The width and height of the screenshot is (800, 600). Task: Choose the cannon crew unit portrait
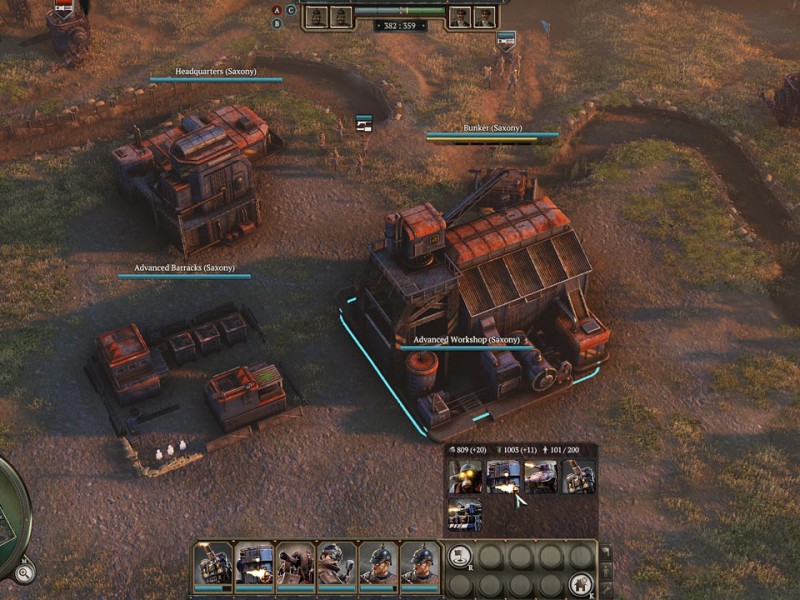click(296, 565)
